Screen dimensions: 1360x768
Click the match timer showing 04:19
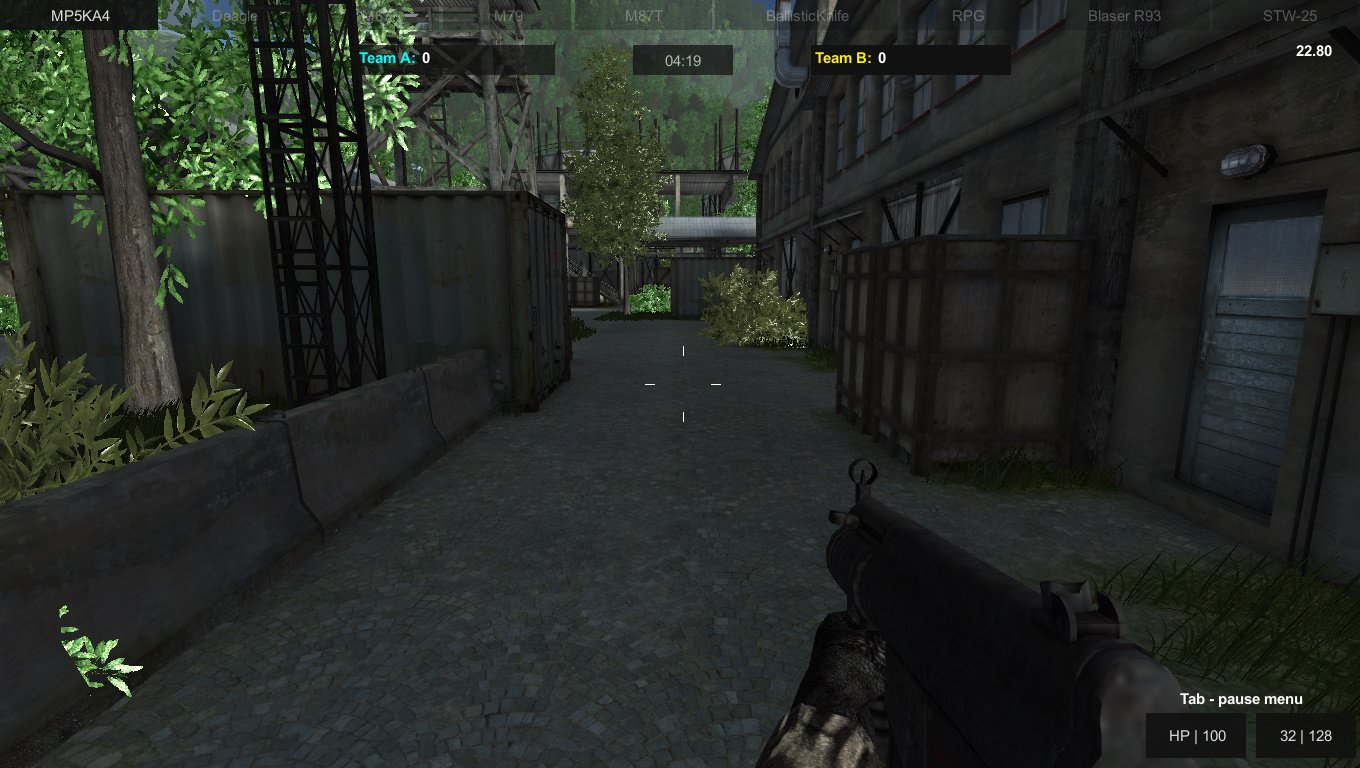tap(683, 59)
